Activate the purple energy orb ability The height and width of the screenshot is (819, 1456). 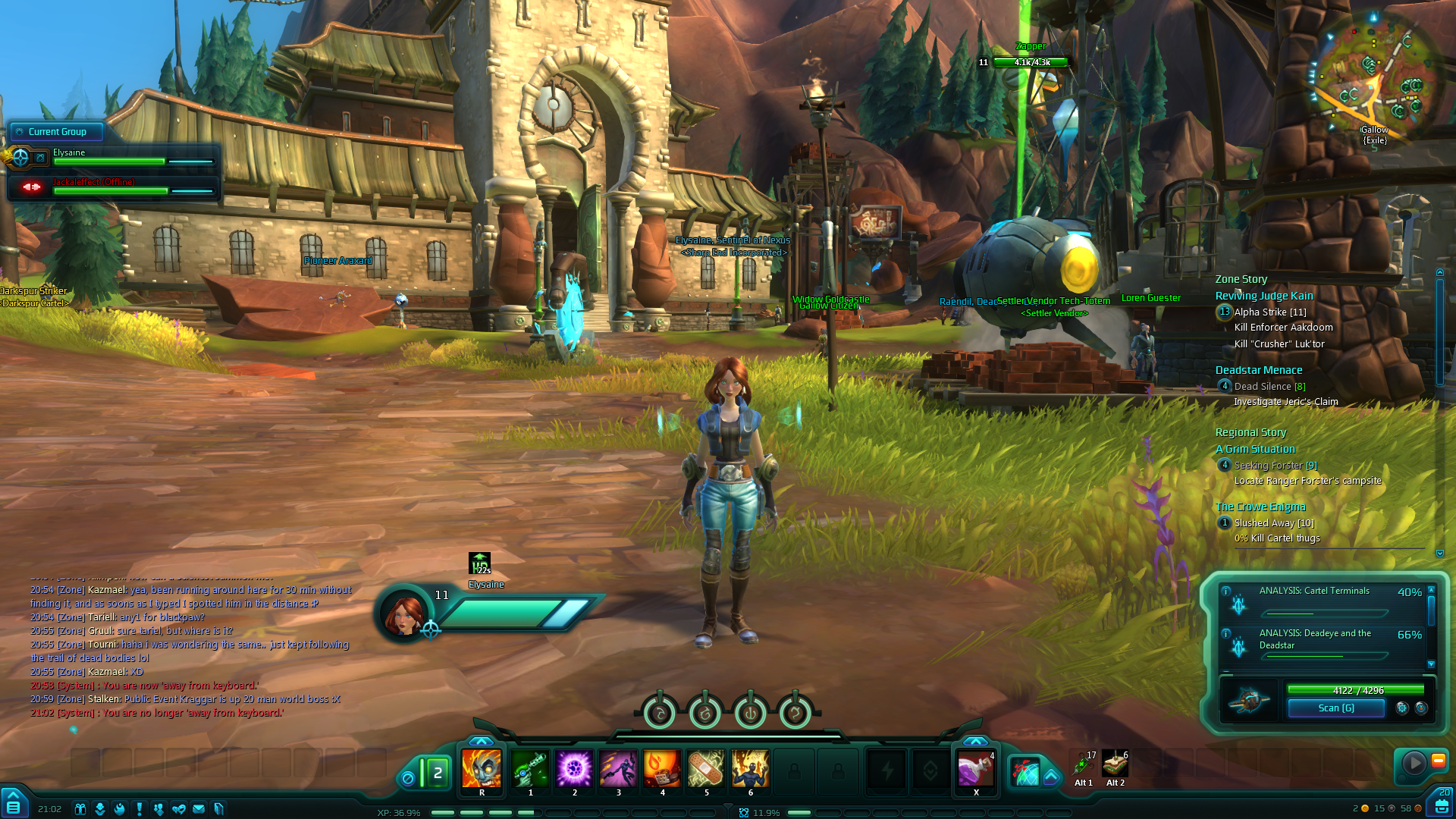[x=574, y=768]
